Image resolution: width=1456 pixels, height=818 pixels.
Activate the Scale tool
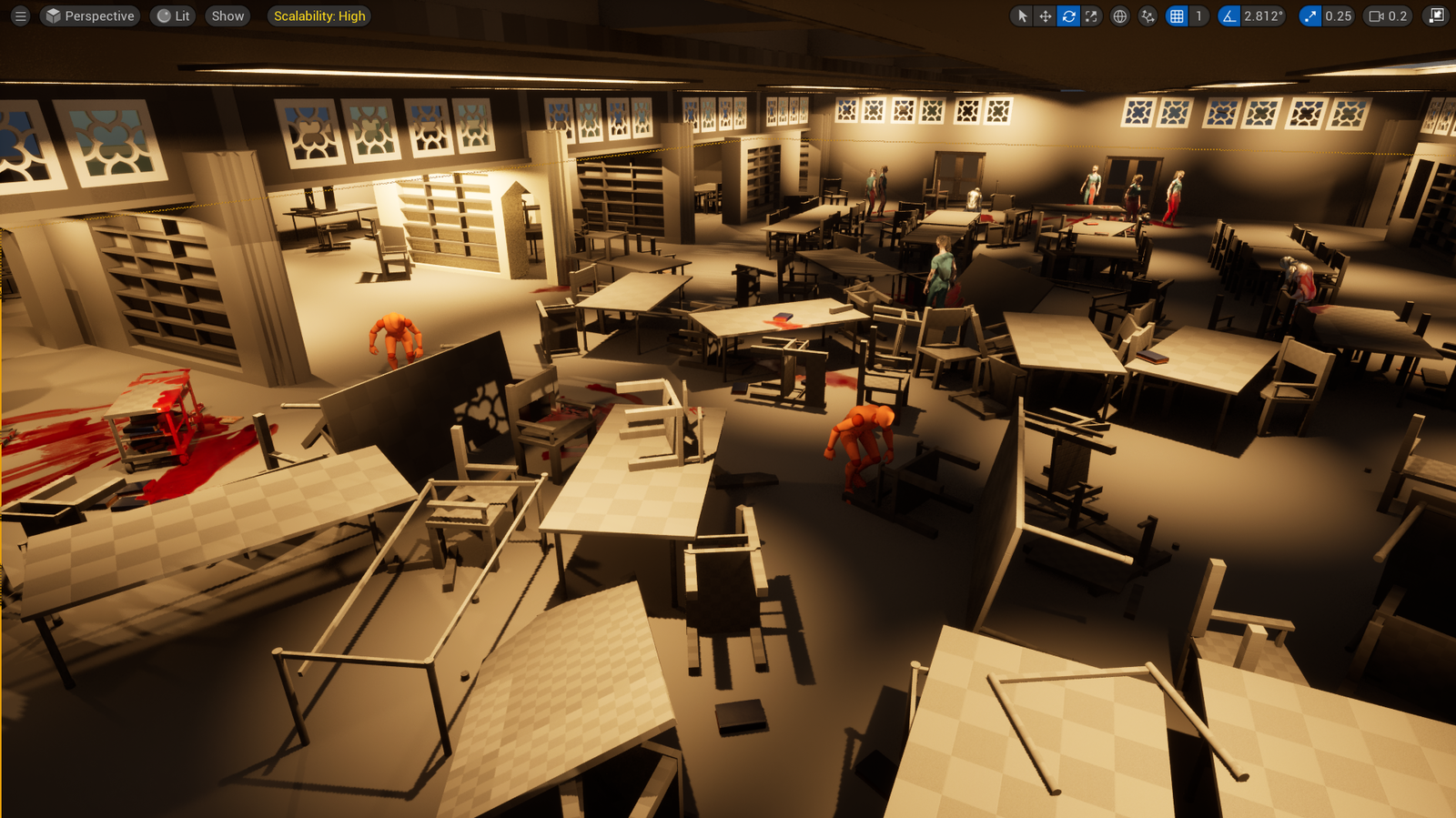1091,15
